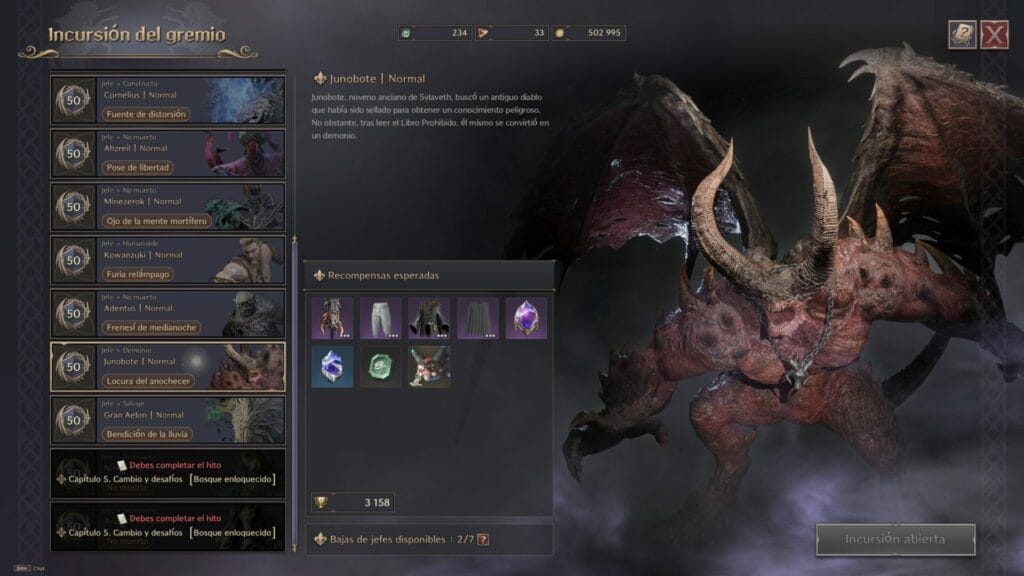Open the help guide book icon
This screenshot has height=576, width=1024.
[962, 36]
